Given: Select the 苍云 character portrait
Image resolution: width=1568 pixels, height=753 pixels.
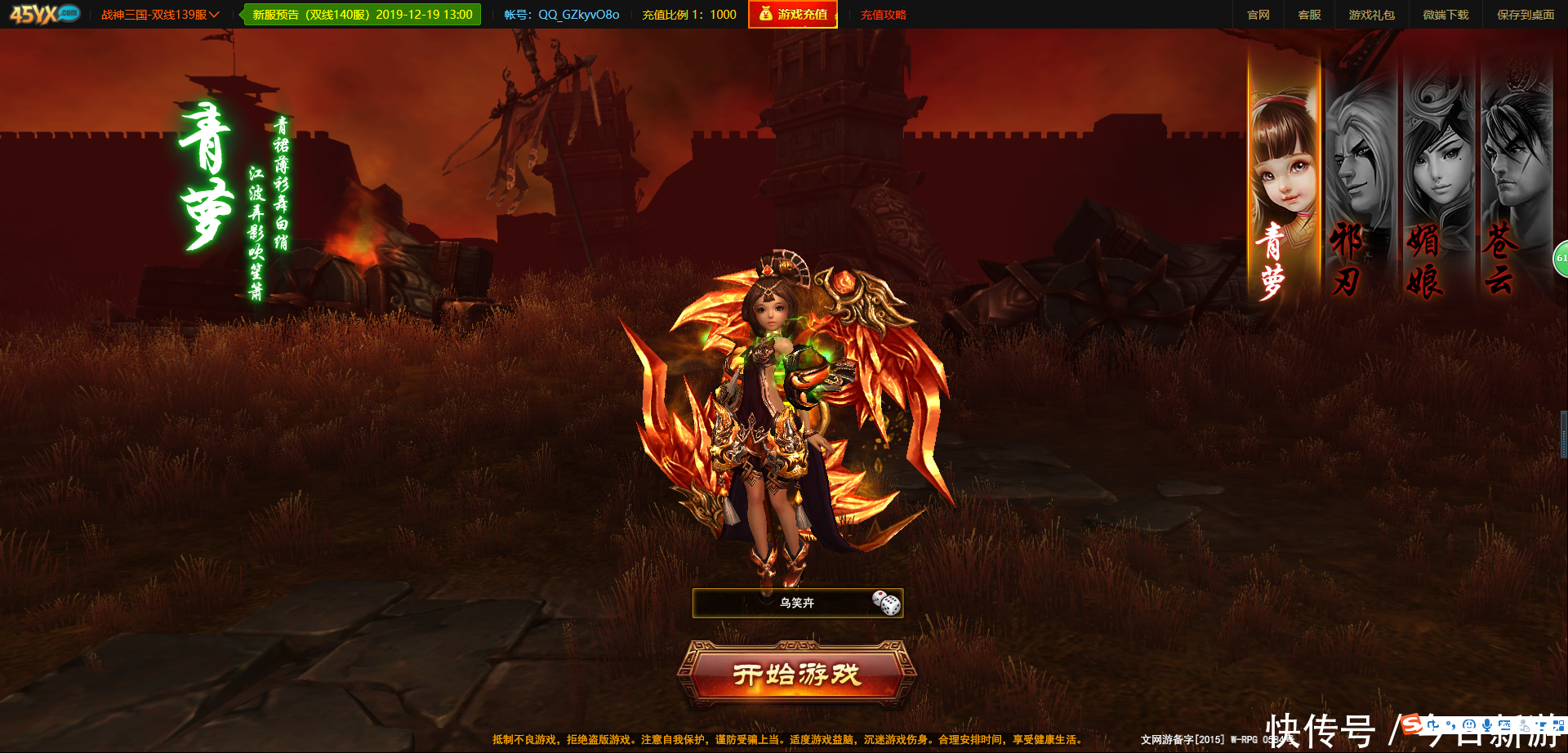Looking at the screenshot, I should (1513, 180).
